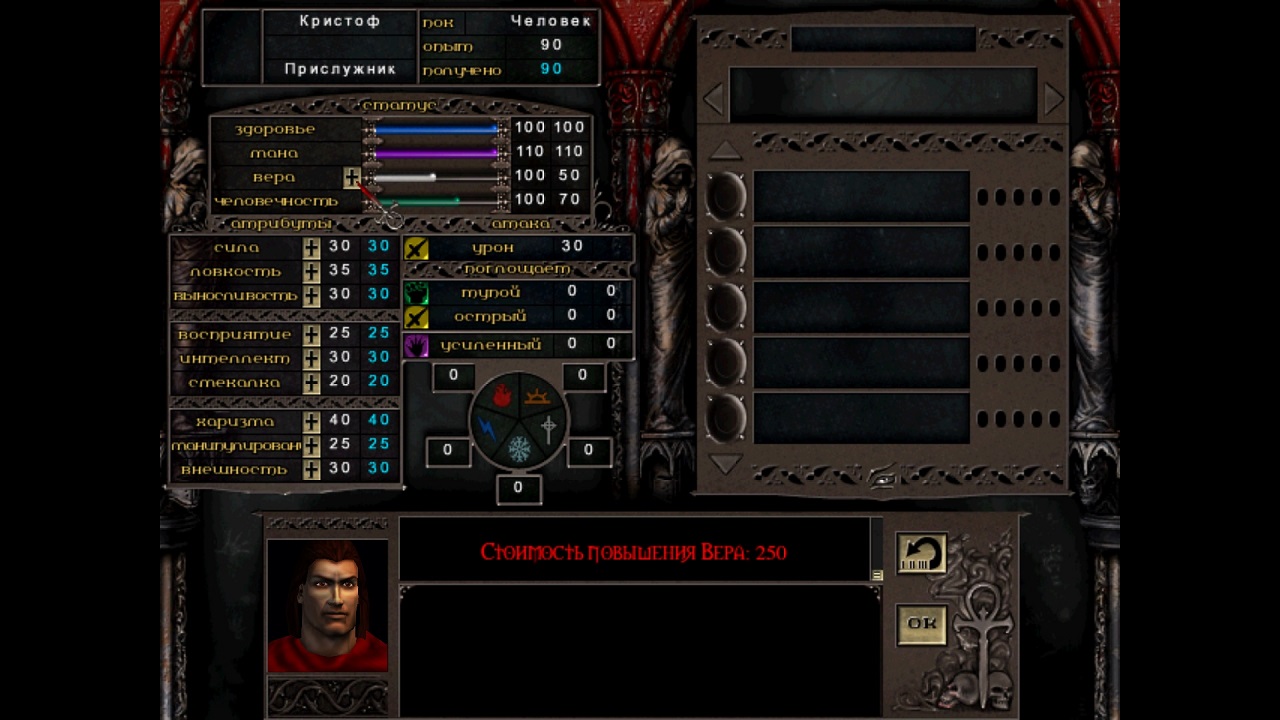Select the red flame resistance icon
Screen dimensions: 1280x720
point(502,396)
